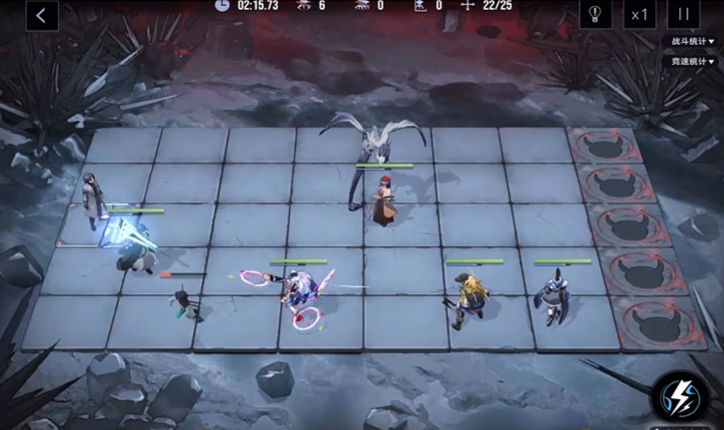This screenshot has height=430, width=724.
Task: Go back using the top-left arrow
Action: coord(40,15)
